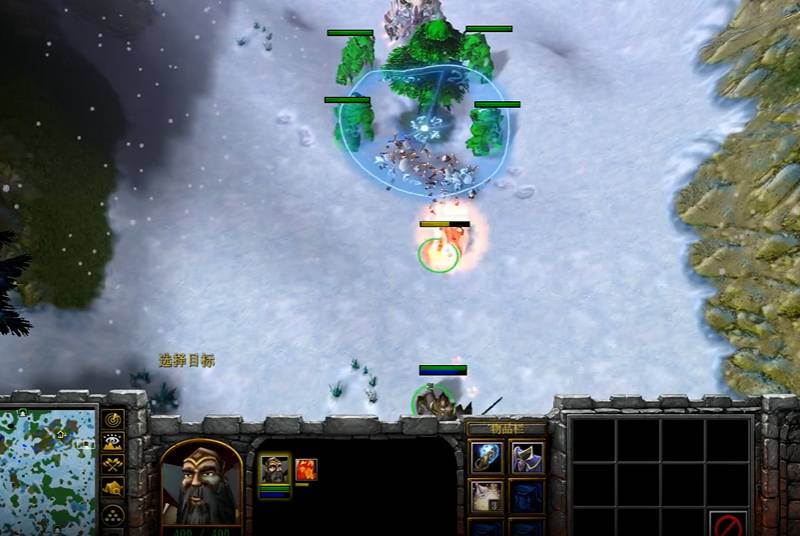The image size is (800, 536).
Task: Click the minimap
Action: click(48, 470)
